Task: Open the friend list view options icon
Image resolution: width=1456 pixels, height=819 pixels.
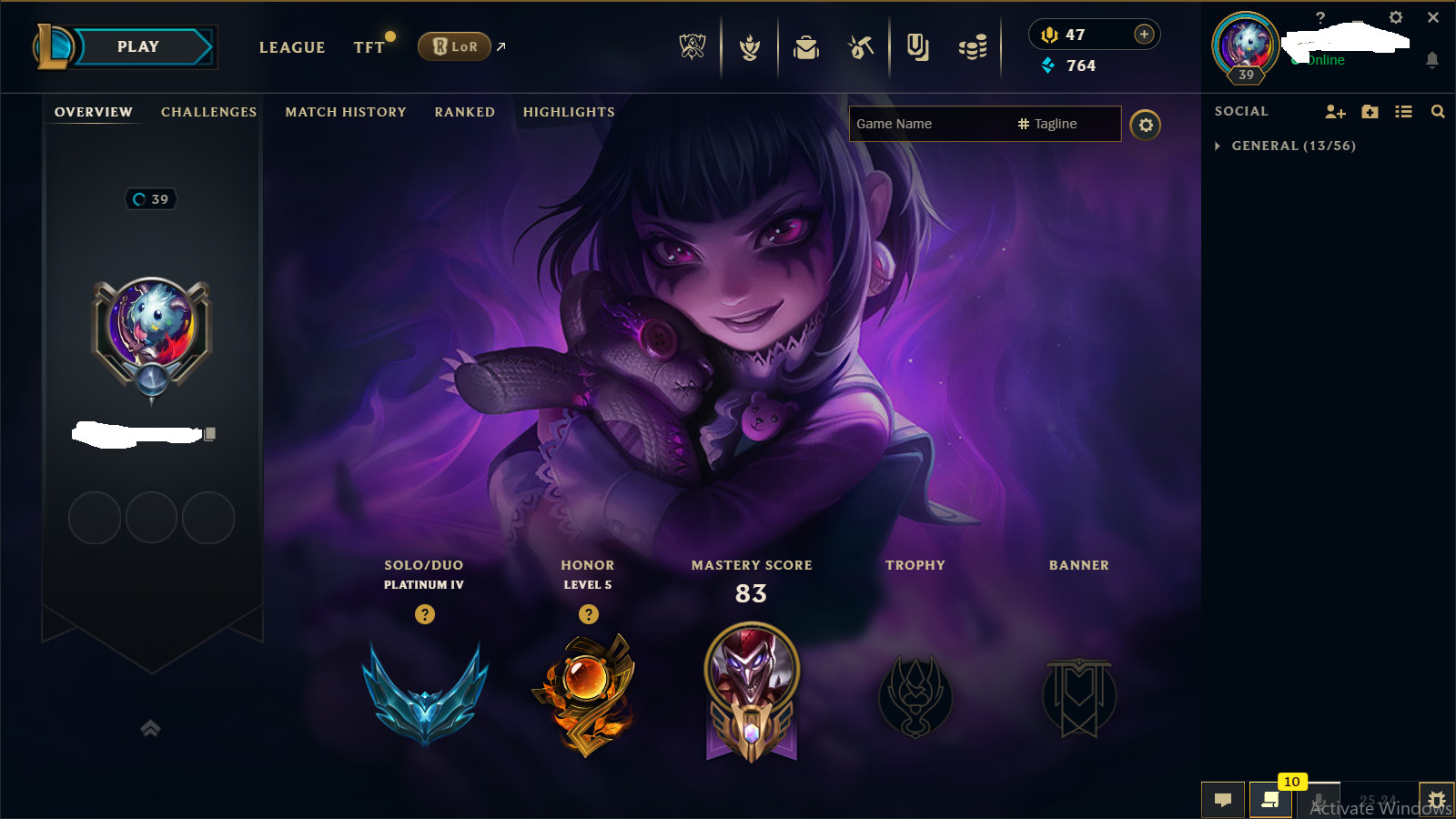Action: click(1404, 111)
